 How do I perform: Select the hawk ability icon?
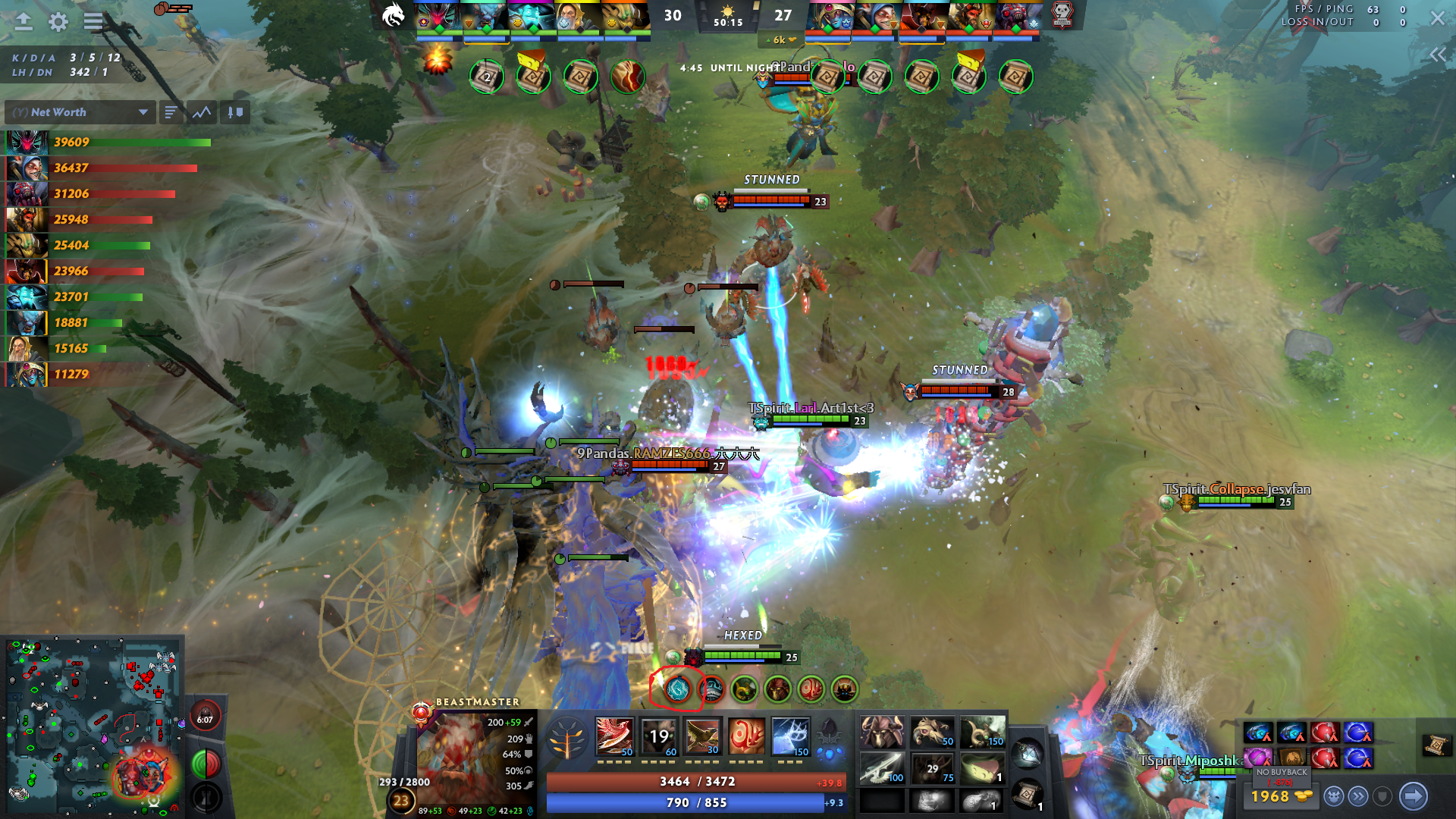pyautogui.click(x=703, y=736)
